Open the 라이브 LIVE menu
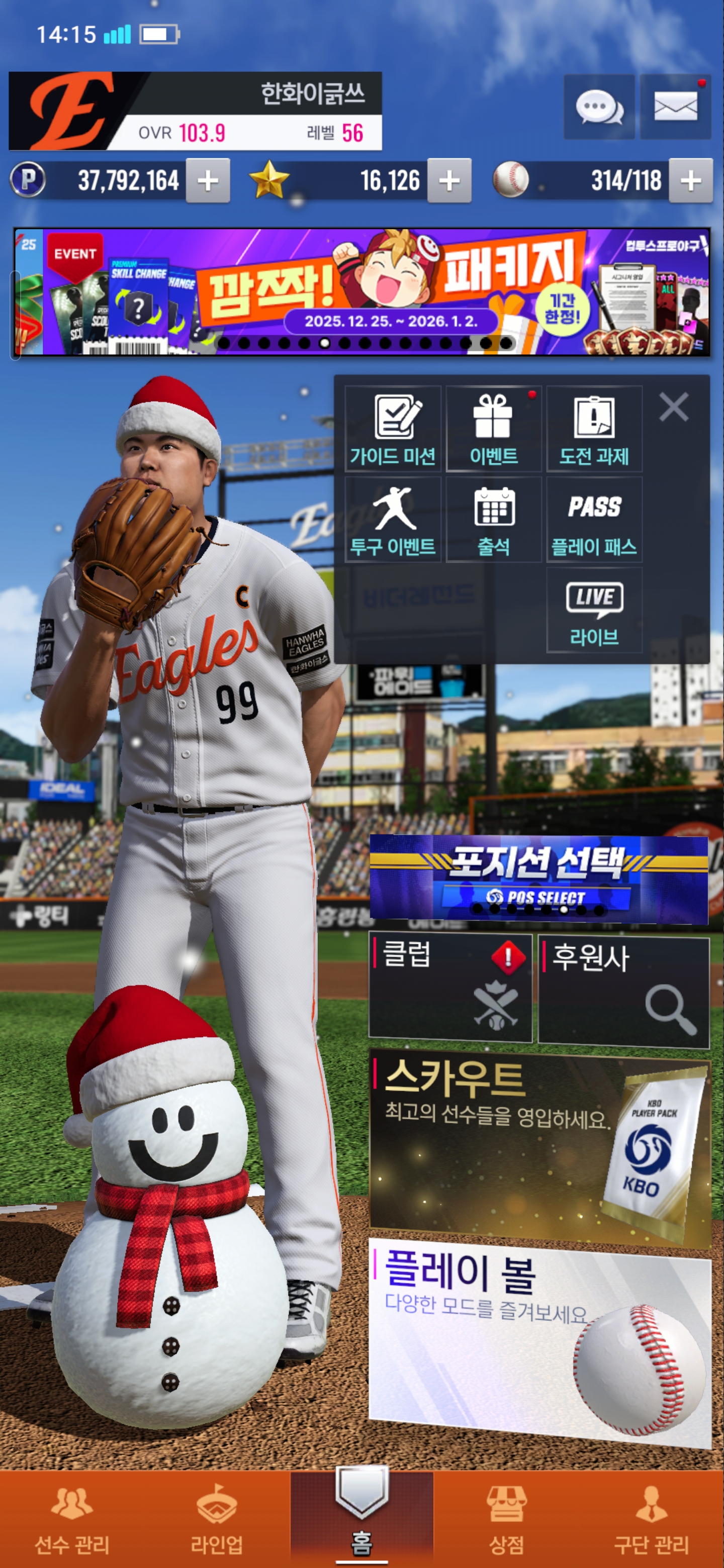Screen dimensions: 724x1568 pos(594,611)
